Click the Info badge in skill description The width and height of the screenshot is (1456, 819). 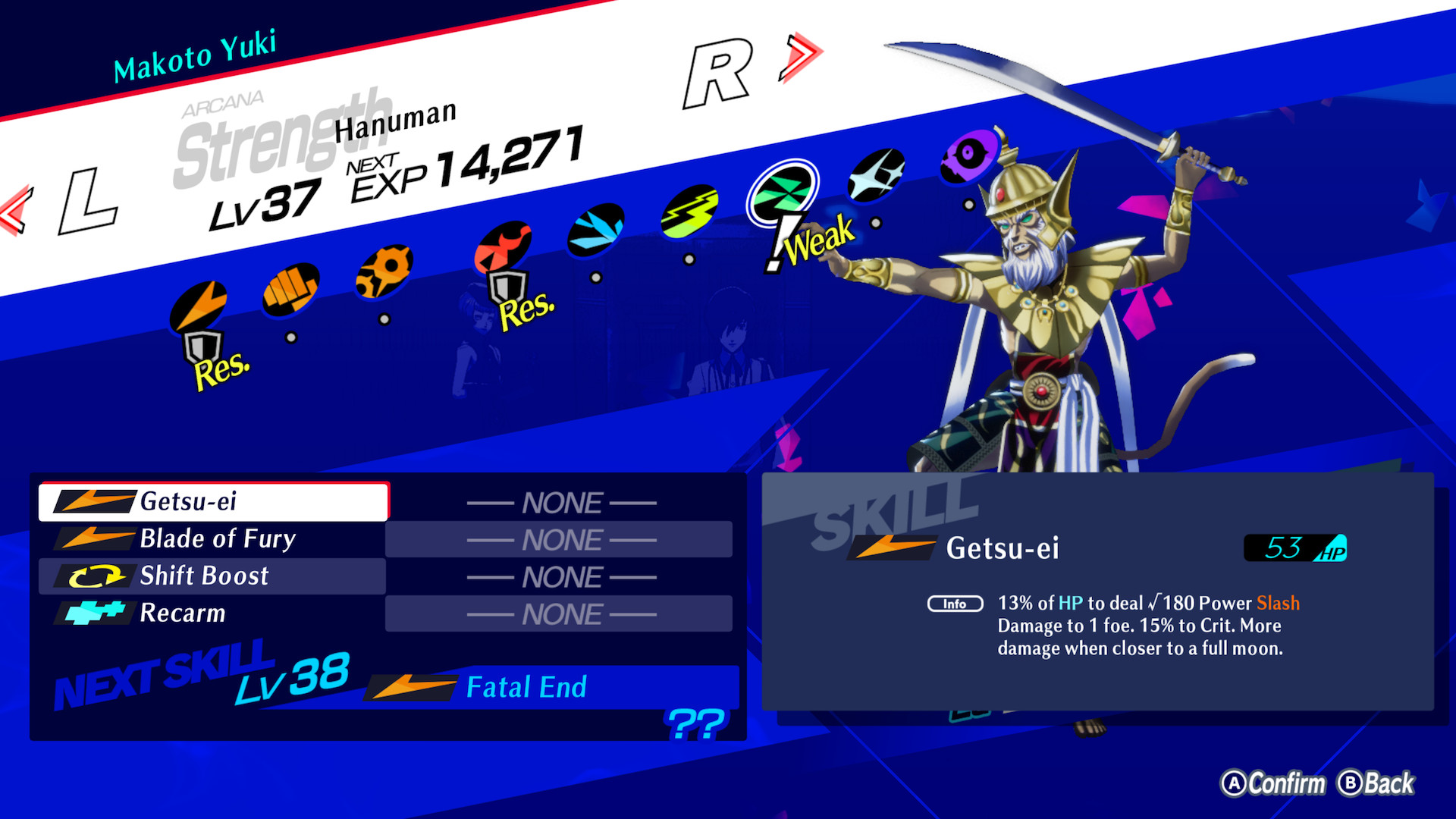point(955,604)
